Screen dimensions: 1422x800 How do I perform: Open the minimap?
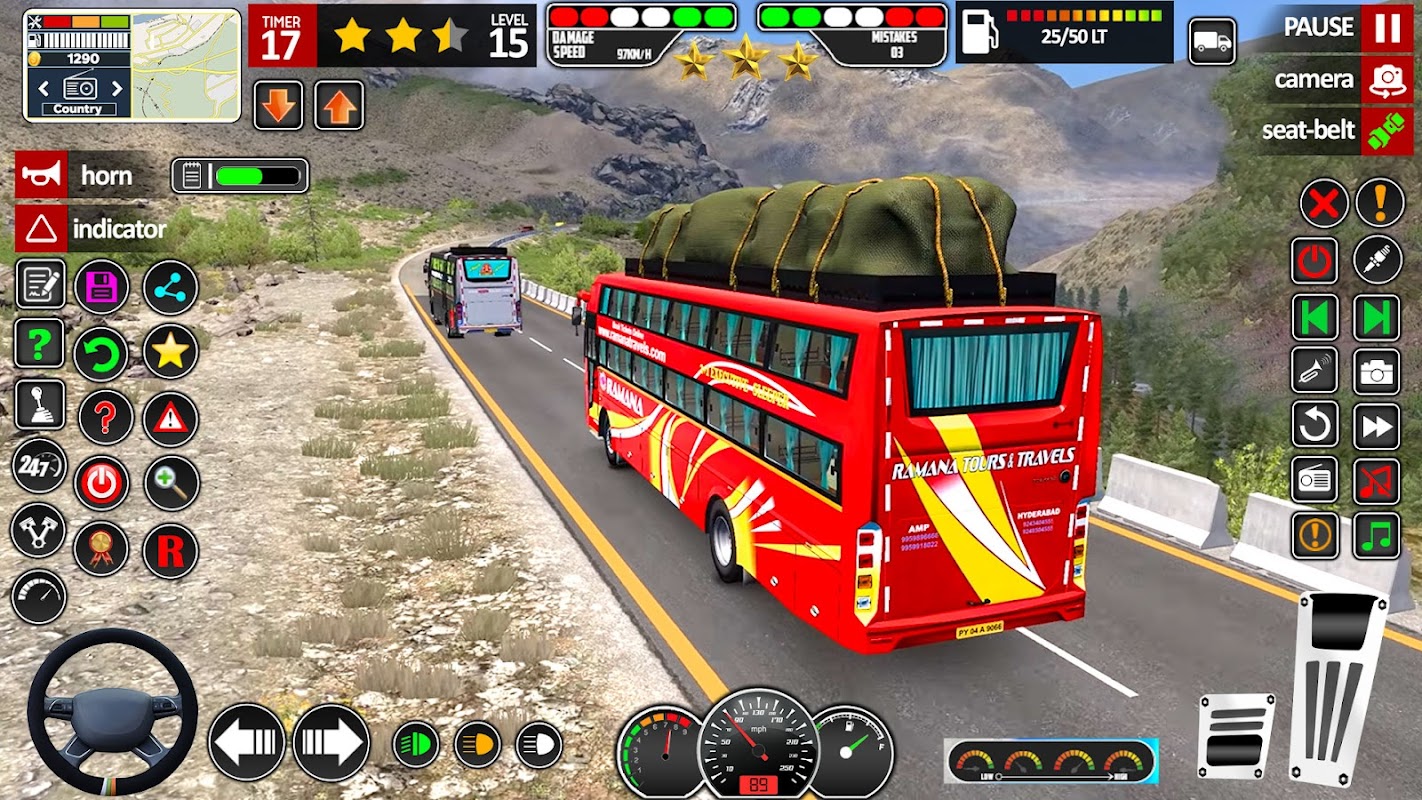186,65
